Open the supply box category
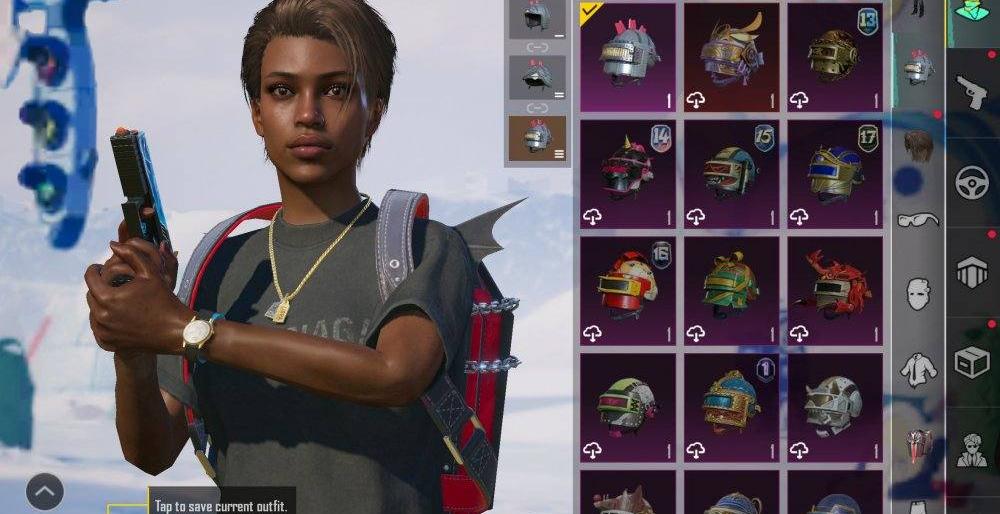The height and width of the screenshot is (514, 1000). (971, 363)
